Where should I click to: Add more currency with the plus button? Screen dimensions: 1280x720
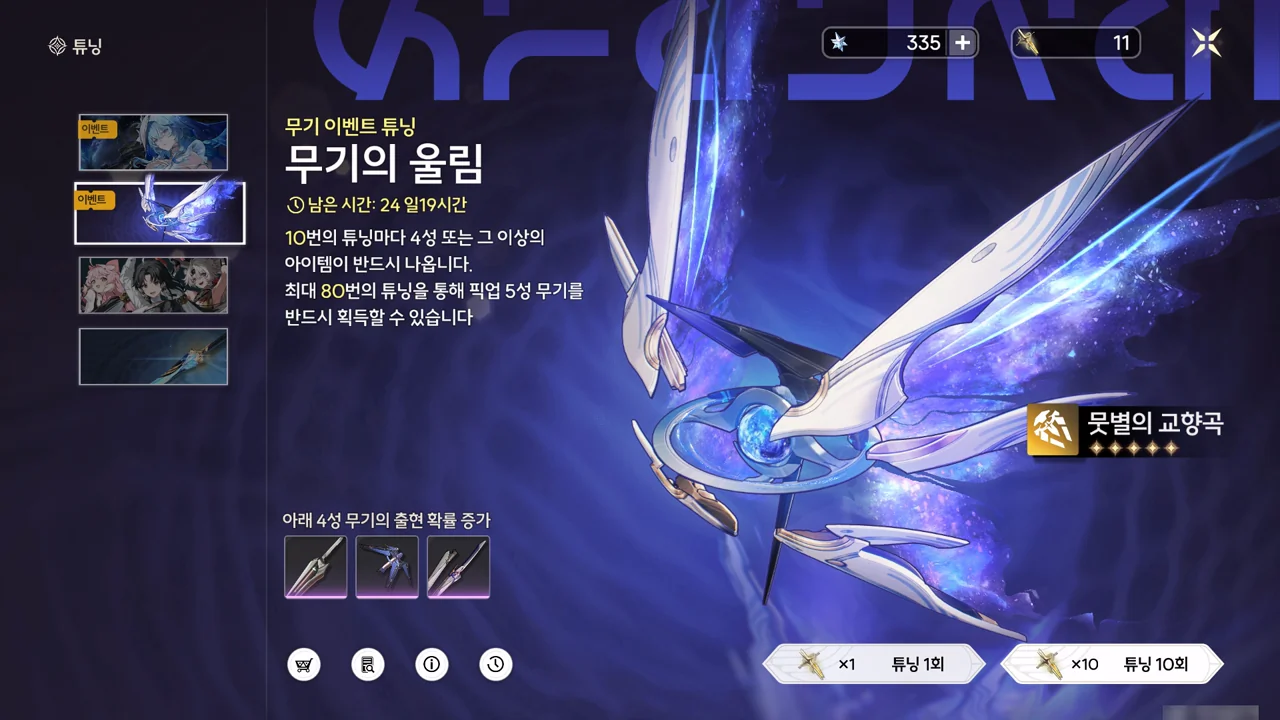click(x=962, y=43)
